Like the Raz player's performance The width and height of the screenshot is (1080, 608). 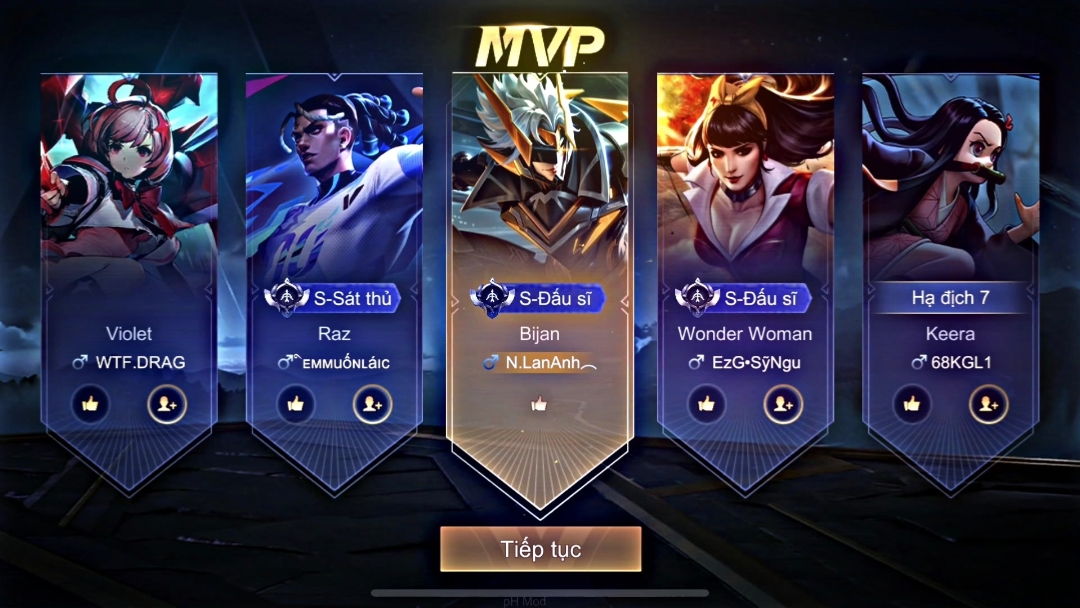(296, 404)
